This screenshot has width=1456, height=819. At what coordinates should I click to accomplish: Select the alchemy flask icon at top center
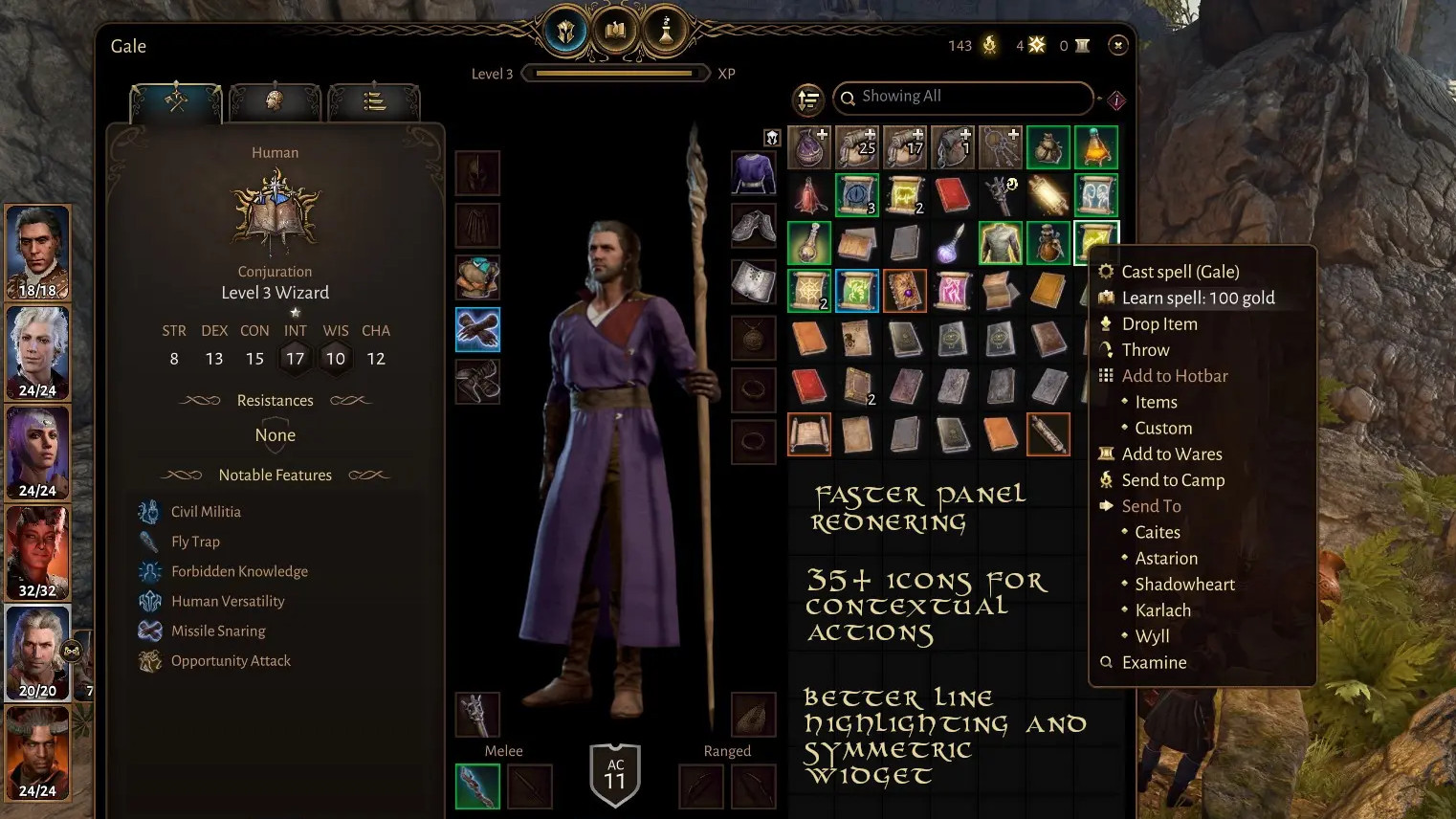click(x=667, y=29)
